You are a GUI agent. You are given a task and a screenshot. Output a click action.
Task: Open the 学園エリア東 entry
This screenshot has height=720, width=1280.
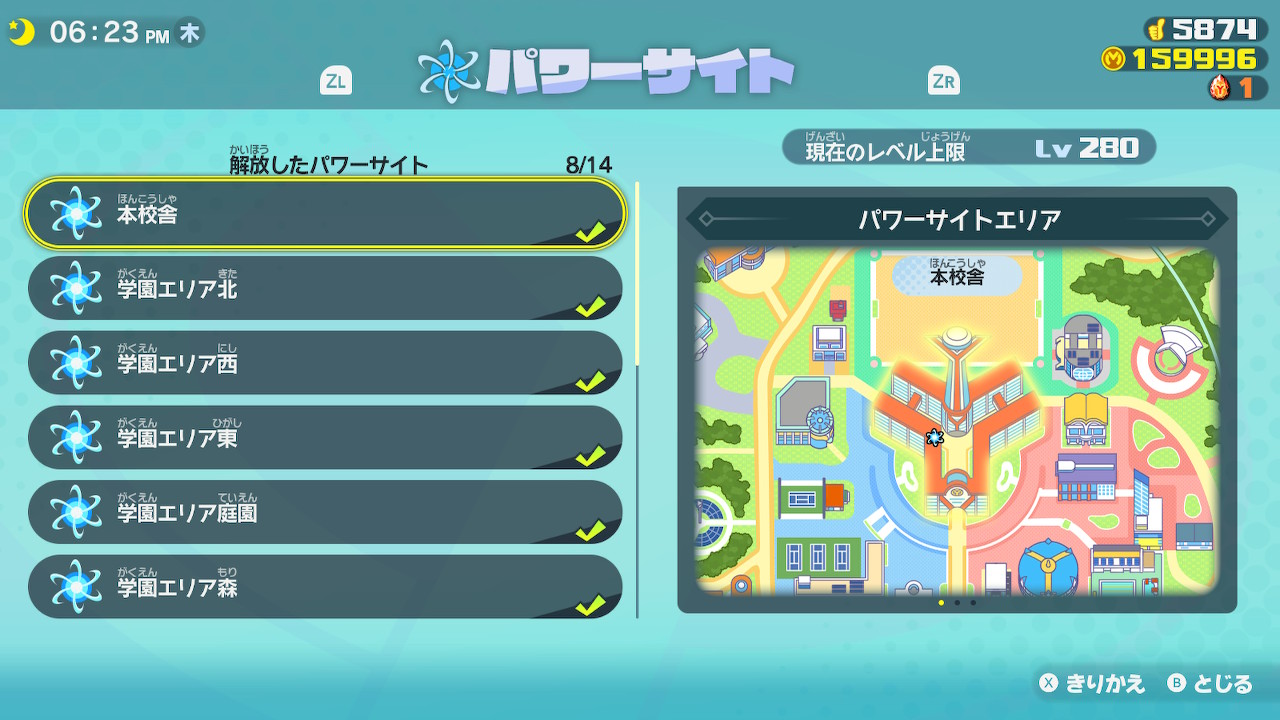click(x=325, y=438)
